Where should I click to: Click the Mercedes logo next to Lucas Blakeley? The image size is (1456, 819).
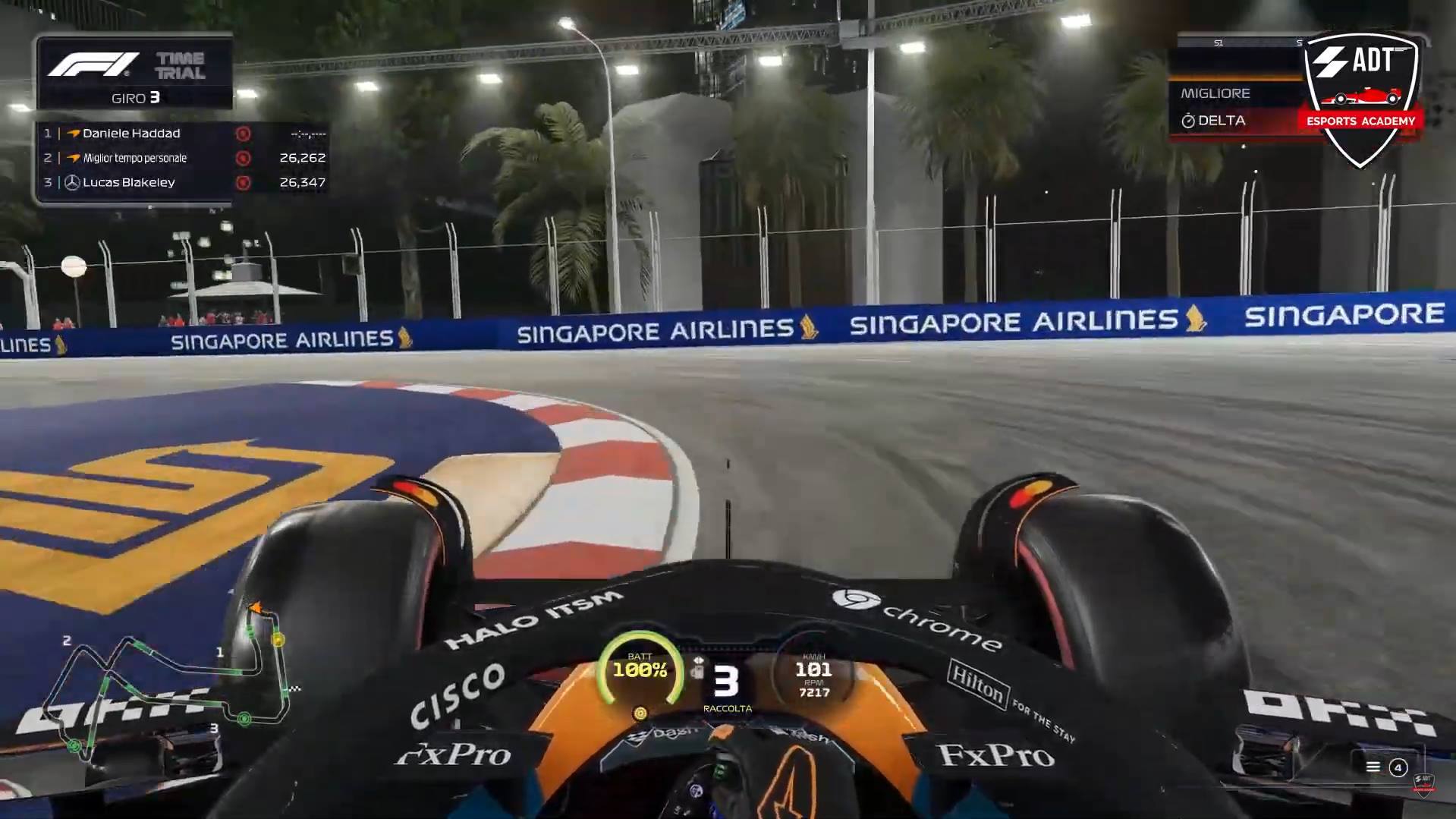coord(71,182)
